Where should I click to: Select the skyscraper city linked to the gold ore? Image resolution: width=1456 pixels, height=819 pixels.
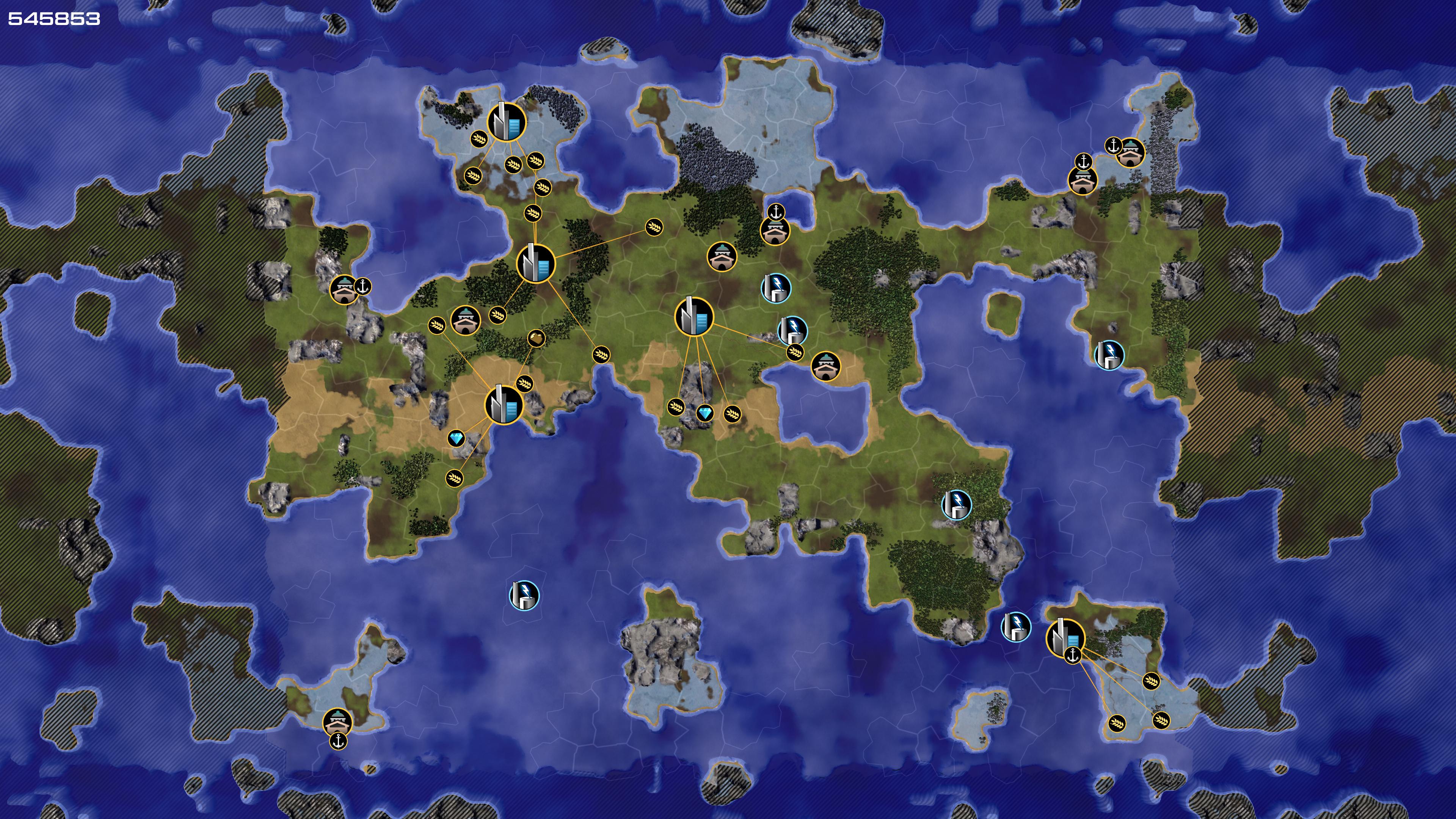tap(503, 405)
